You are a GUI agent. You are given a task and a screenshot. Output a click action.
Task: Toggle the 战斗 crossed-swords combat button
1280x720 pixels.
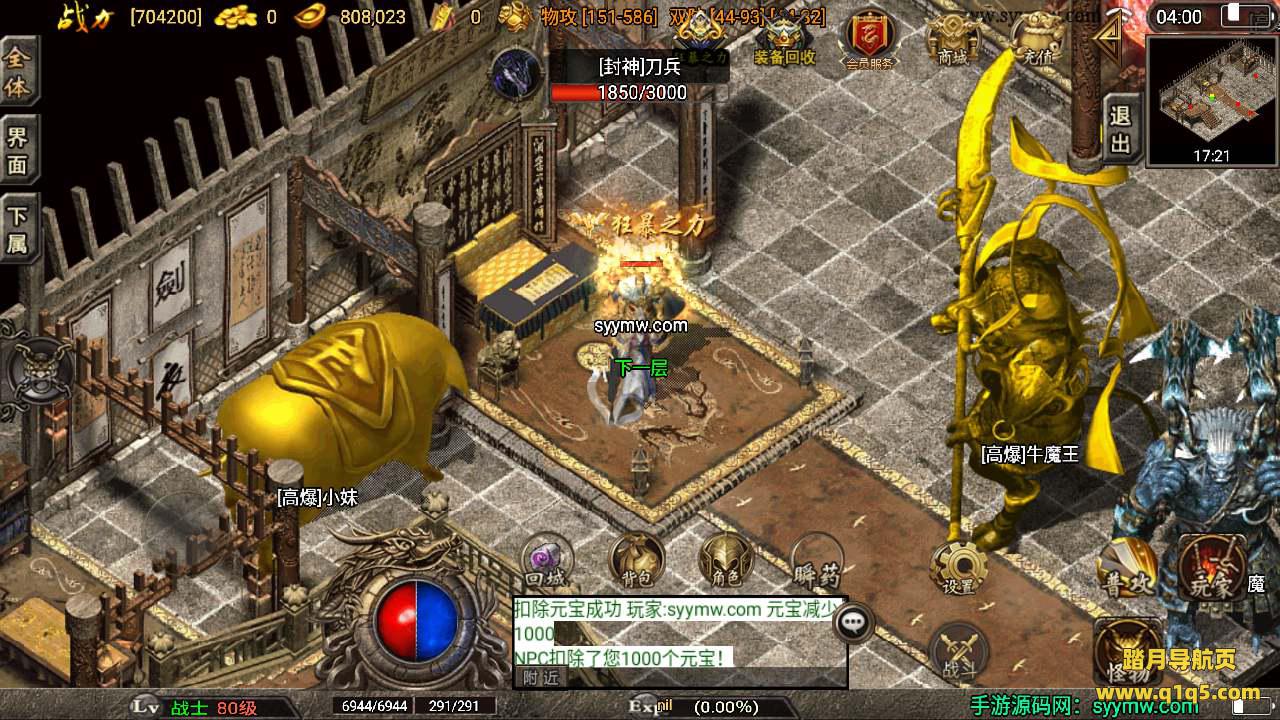(x=957, y=652)
